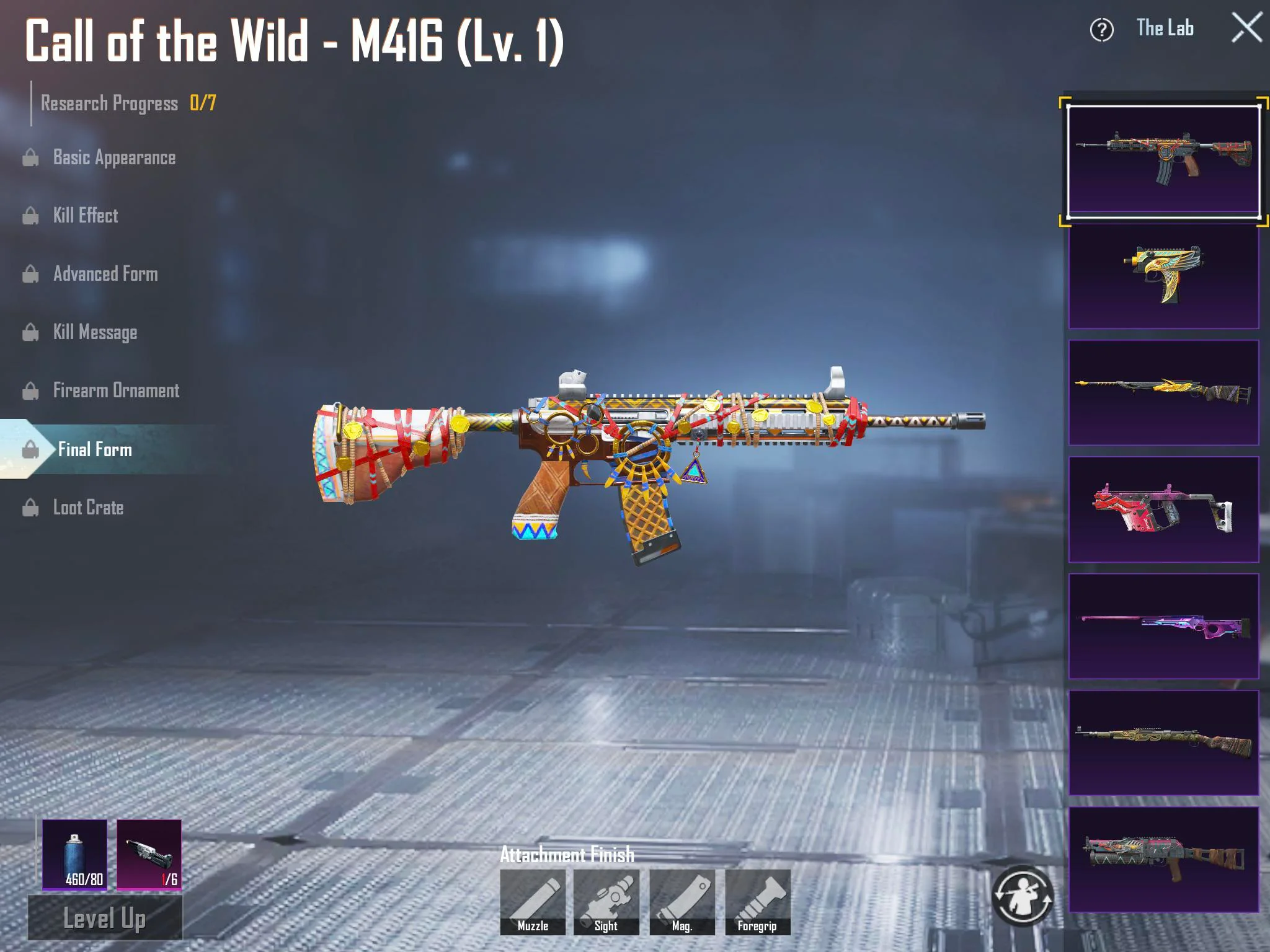Viewport: 1270px width, 952px height.
Task: Select the weapon material item showing 1/6
Action: tap(149, 855)
